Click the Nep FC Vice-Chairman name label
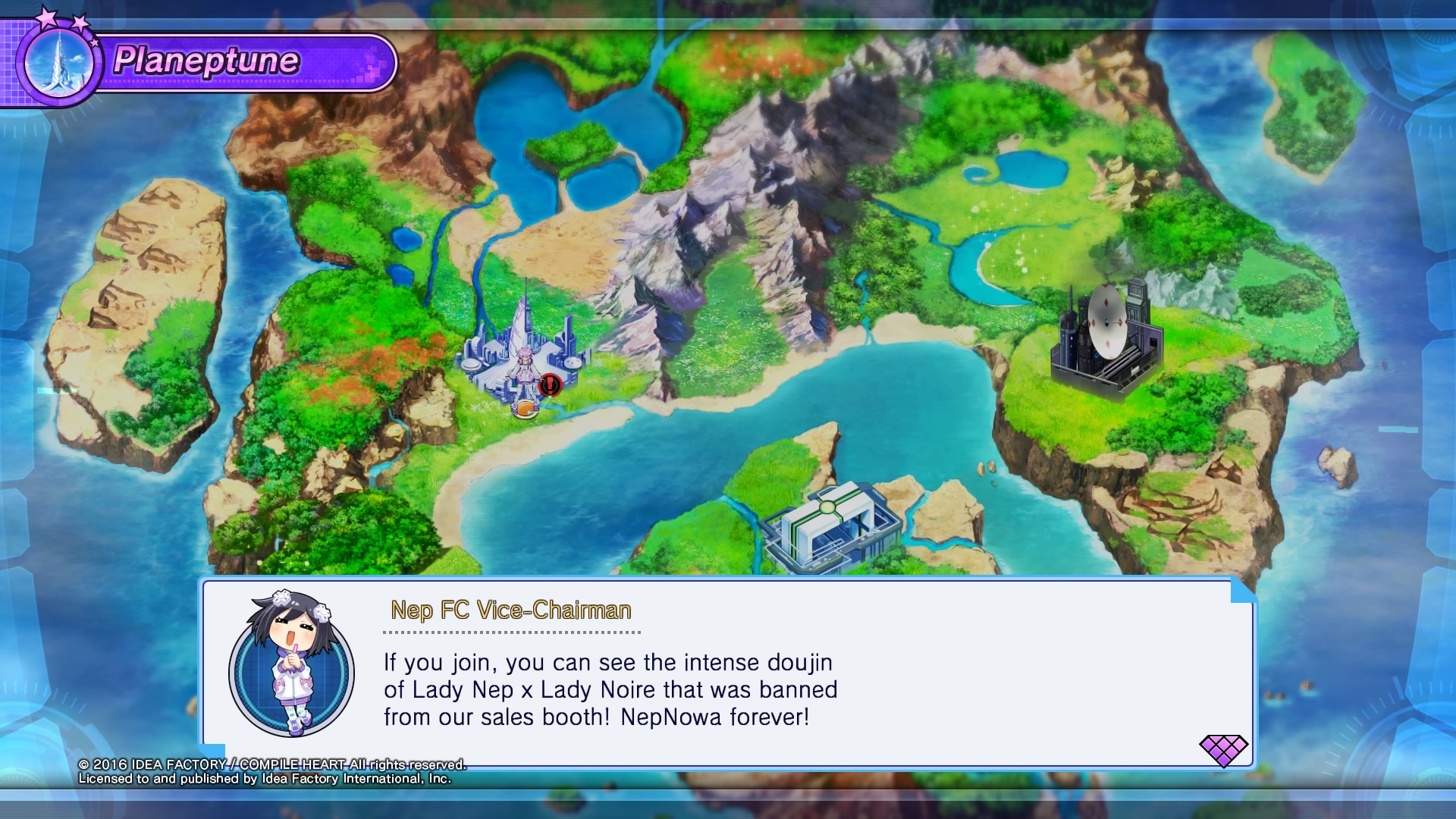The image size is (1456, 819). 510,611
